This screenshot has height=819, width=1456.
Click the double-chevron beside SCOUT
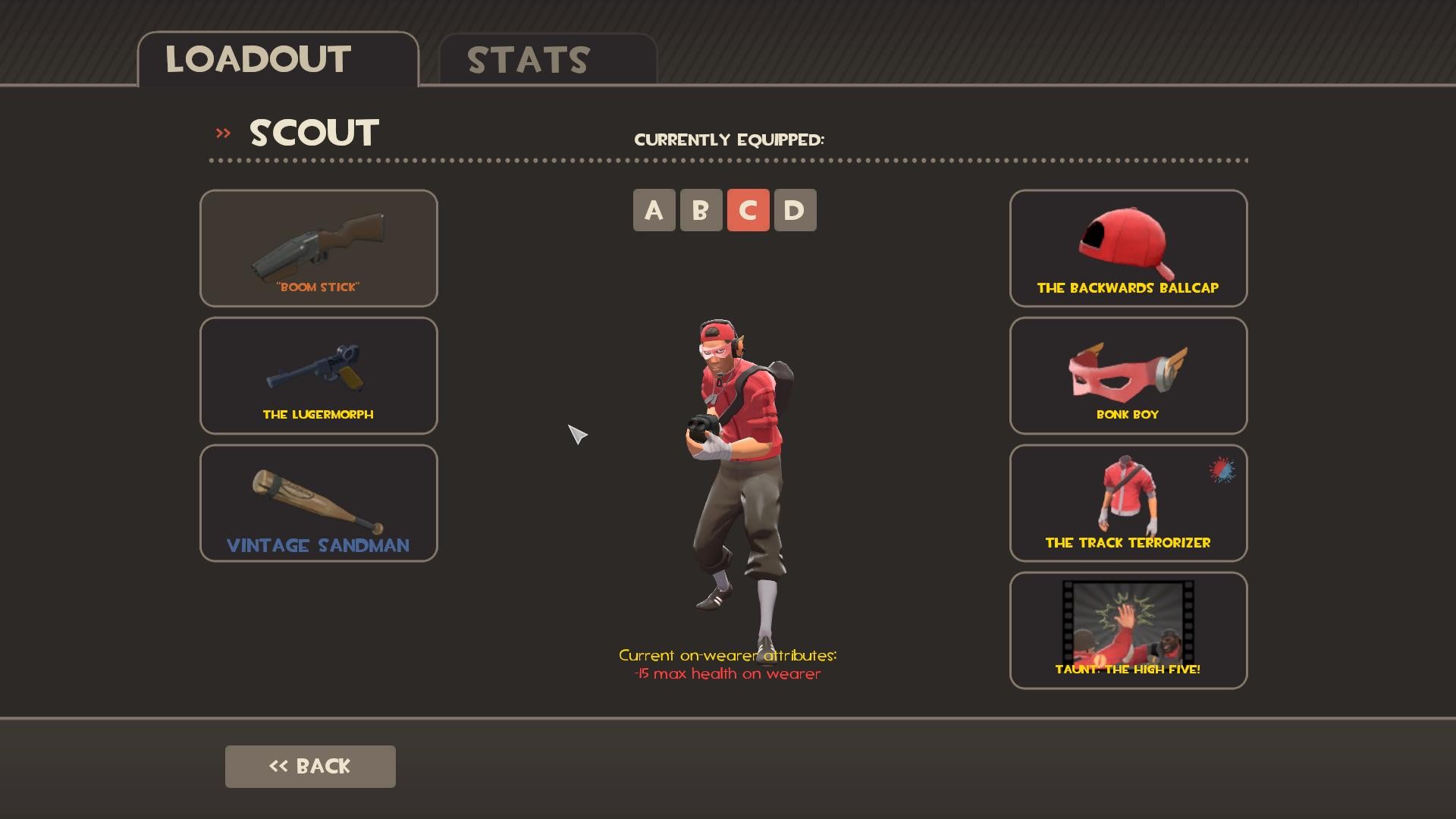[x=222, y=132]
